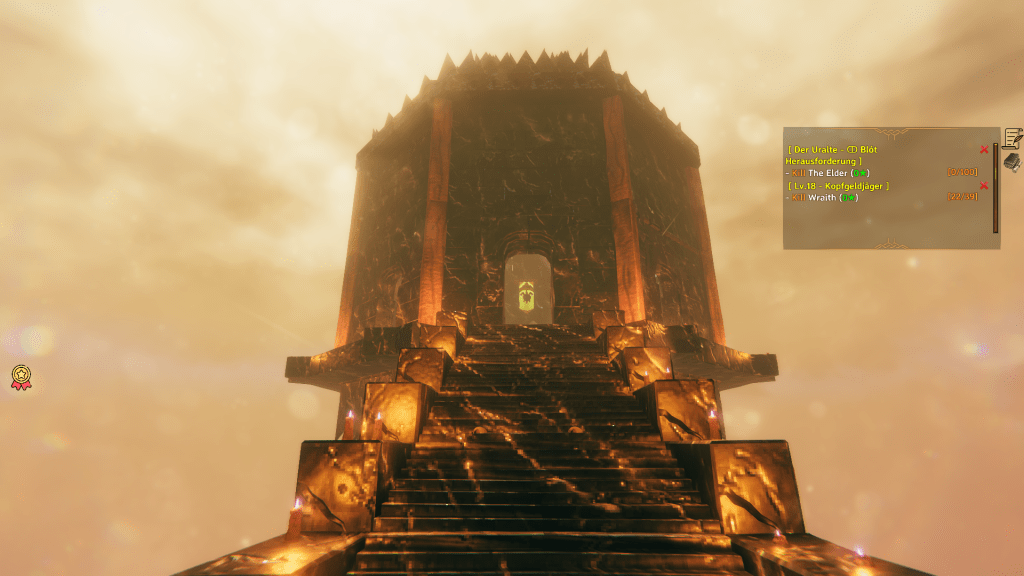Click the dark book icon beside quest tracker

(x=1012, y=161)
